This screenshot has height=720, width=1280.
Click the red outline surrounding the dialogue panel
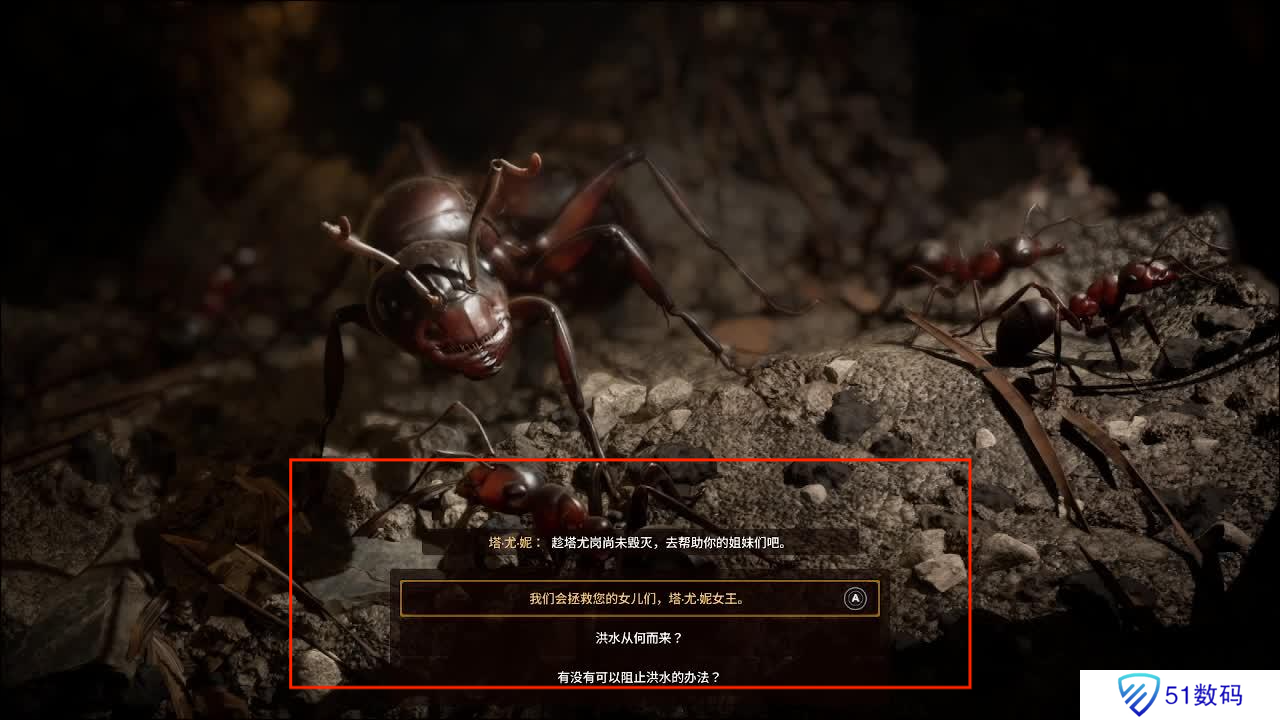tap(632, 461)
